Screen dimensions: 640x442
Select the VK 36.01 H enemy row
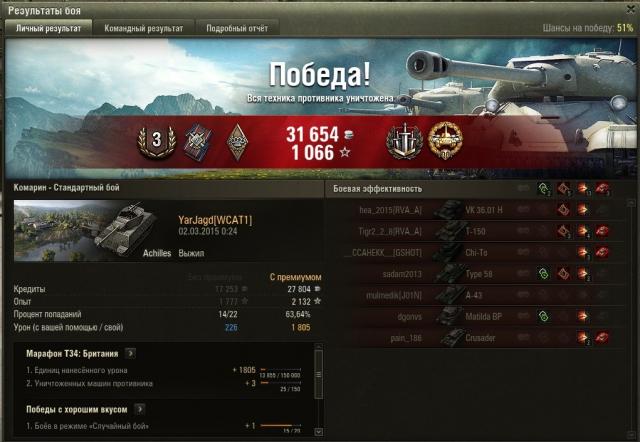pos(470,210)
